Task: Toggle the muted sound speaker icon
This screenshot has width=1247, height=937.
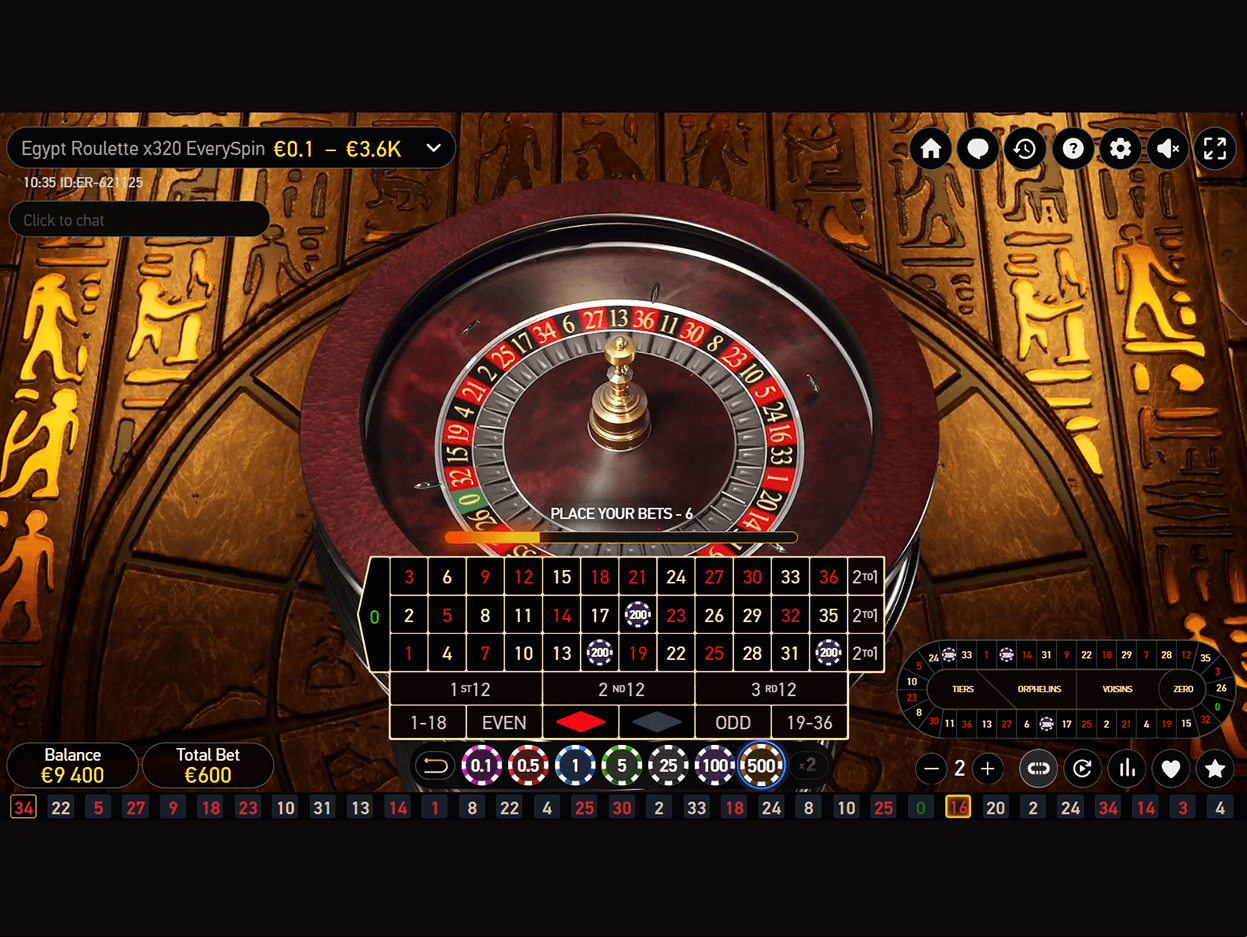Action: (1168, 149)
